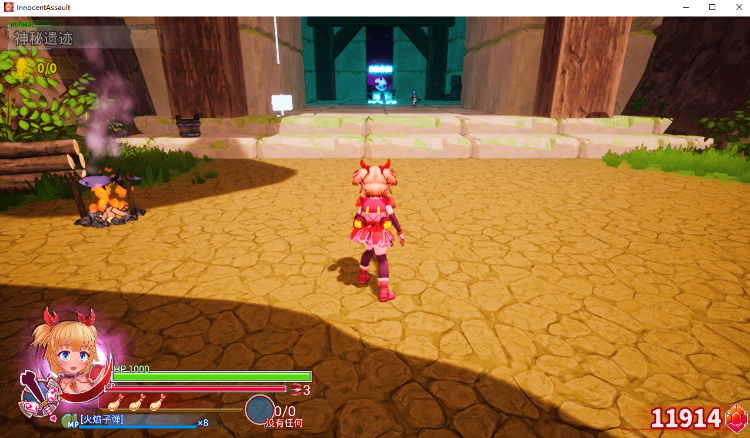750x438 pixels.
Task: Click the red gem currency icon
Action: 736,417
